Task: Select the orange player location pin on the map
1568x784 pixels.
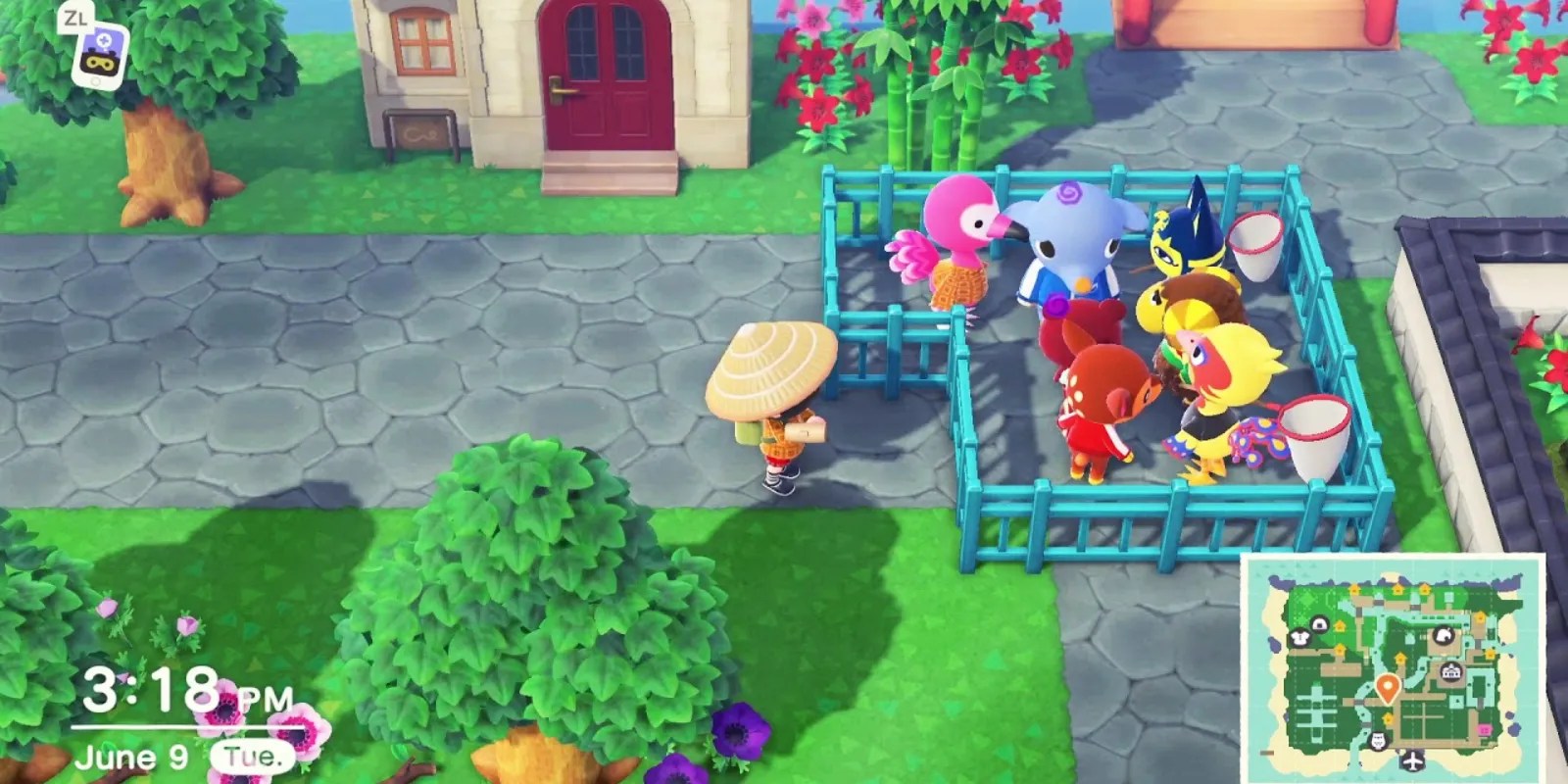Action: click(1389, 687)
